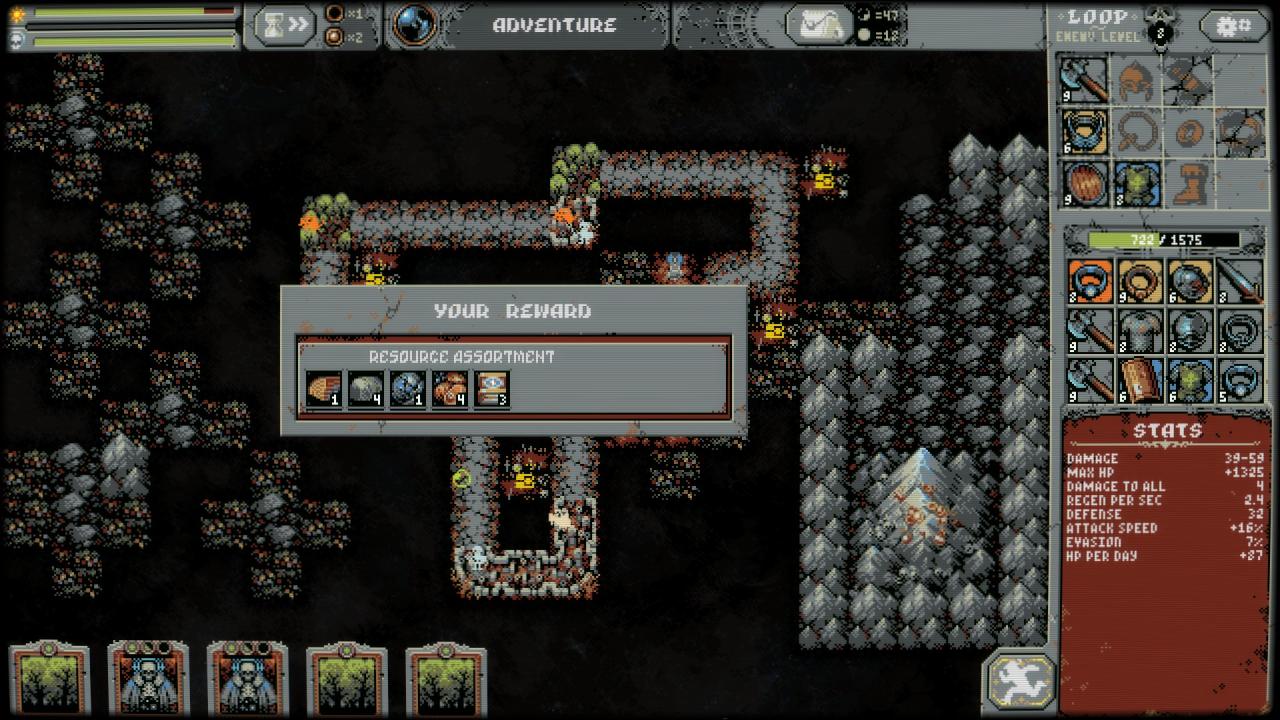The width and height of the screenshot is (1280, 720).
Task: Select the level 6 helmet in inventory
Action: pyautogui.click(x=1190, y=281)
